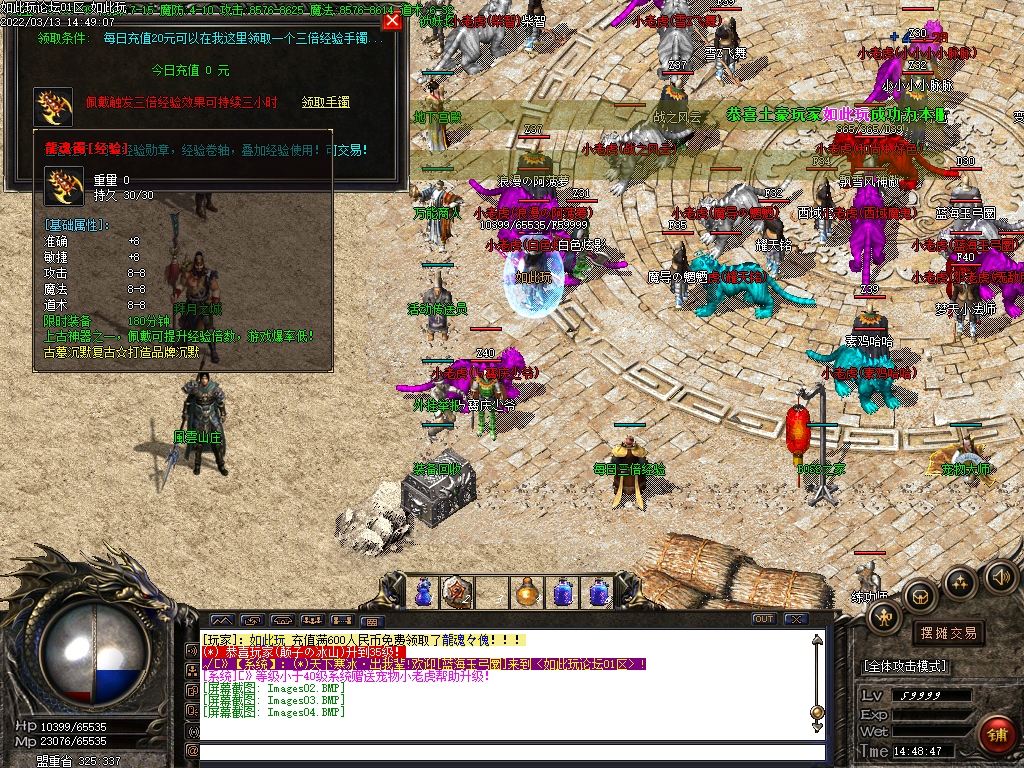Select the triple-experience bracelet reward icon
The image size is (1024, 768).
click(53, 106)
